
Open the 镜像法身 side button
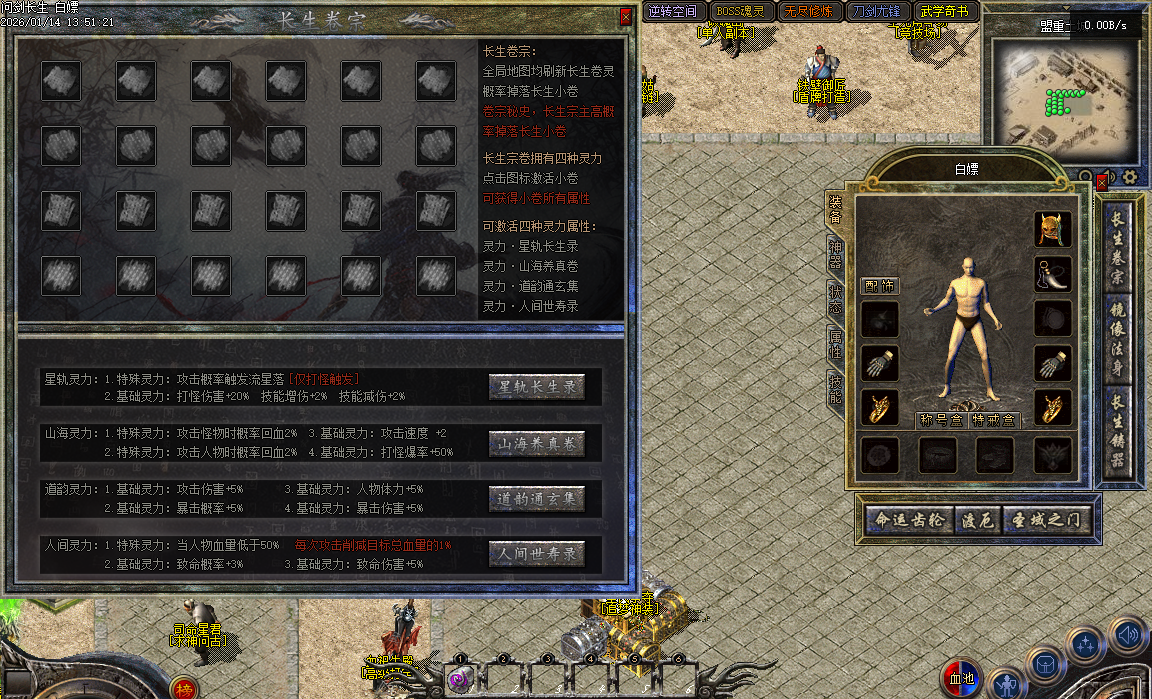tap(1118, 340)
